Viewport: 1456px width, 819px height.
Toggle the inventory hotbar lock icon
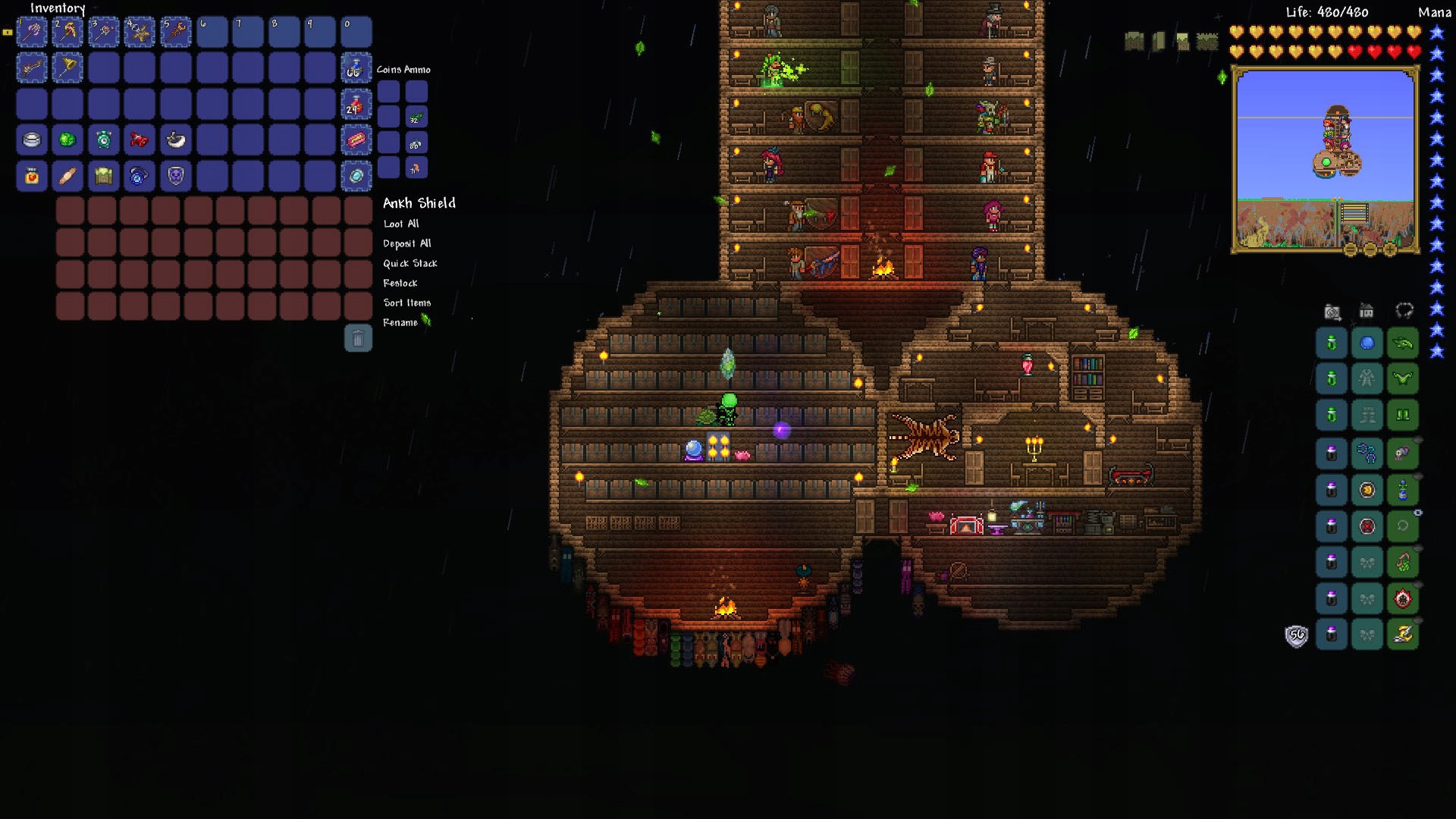[8, 33]
